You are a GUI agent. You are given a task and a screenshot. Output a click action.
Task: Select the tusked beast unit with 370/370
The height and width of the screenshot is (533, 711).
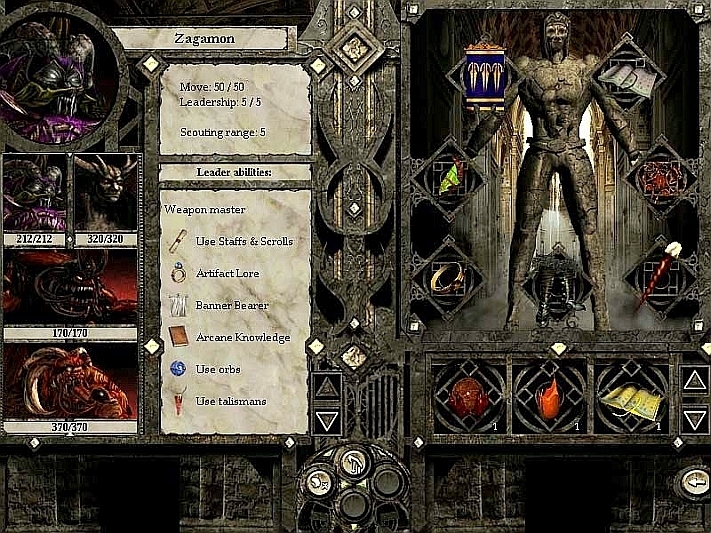coord(70,381)
